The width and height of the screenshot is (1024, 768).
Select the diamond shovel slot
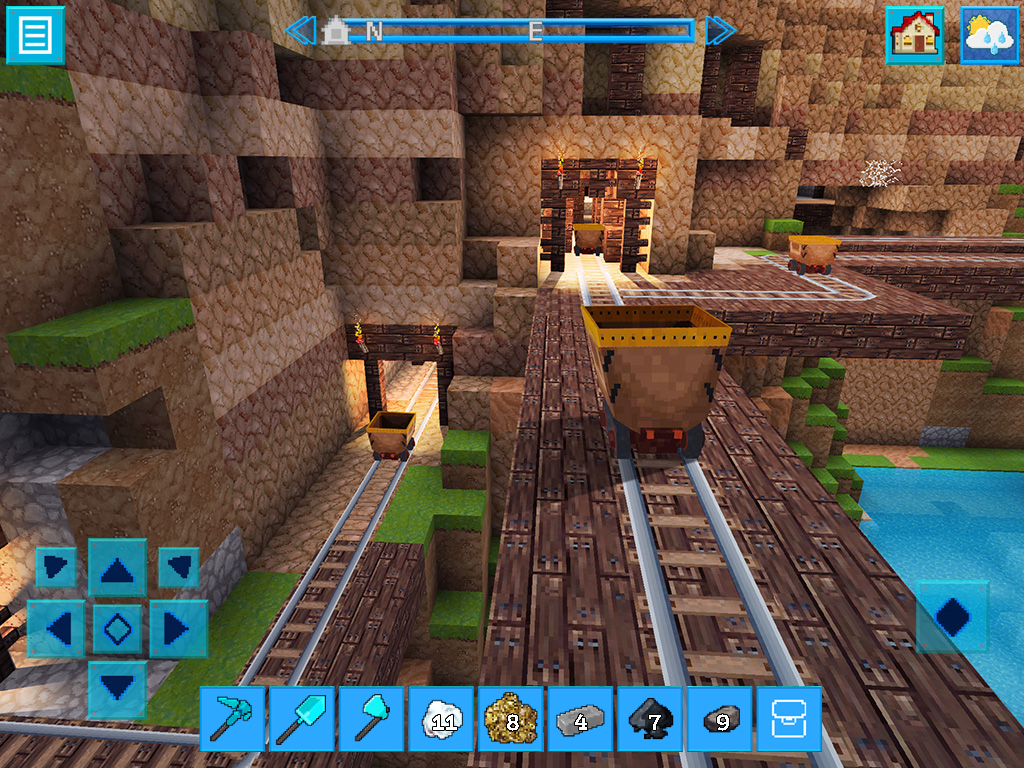(x=302, y=718)
